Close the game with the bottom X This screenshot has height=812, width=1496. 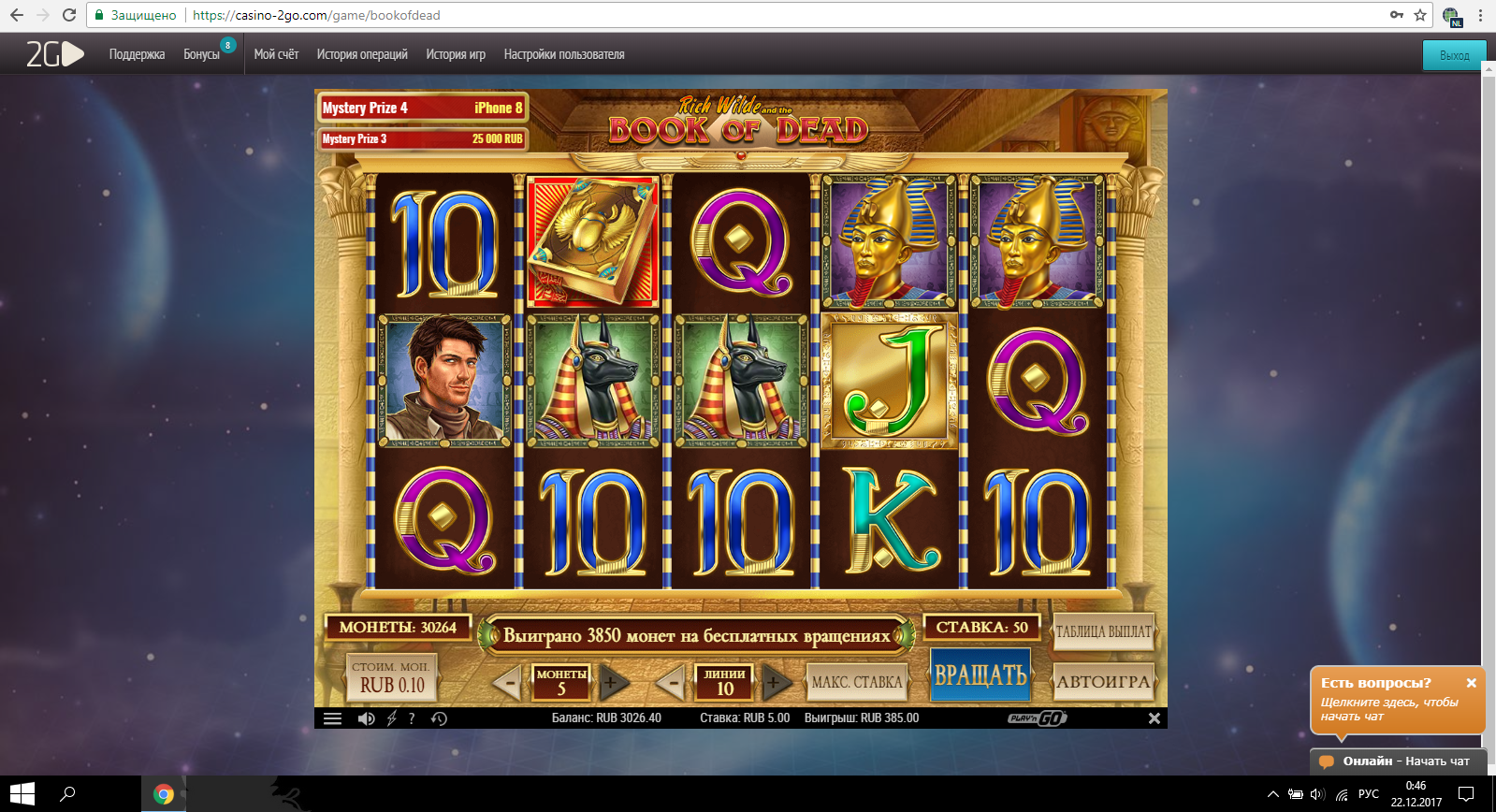tap(1154, 718)
